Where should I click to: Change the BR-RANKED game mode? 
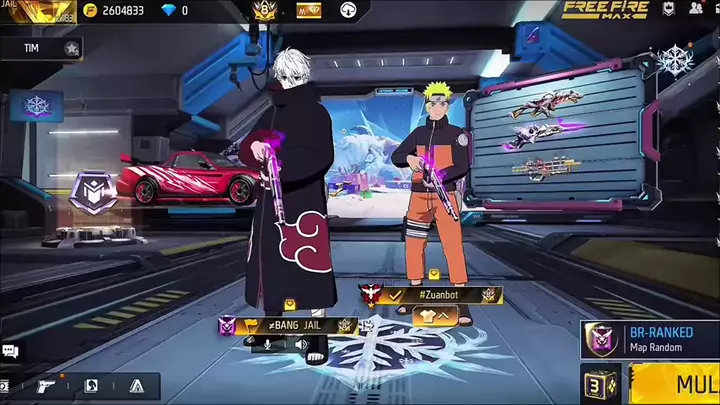[x=650, y=339]
